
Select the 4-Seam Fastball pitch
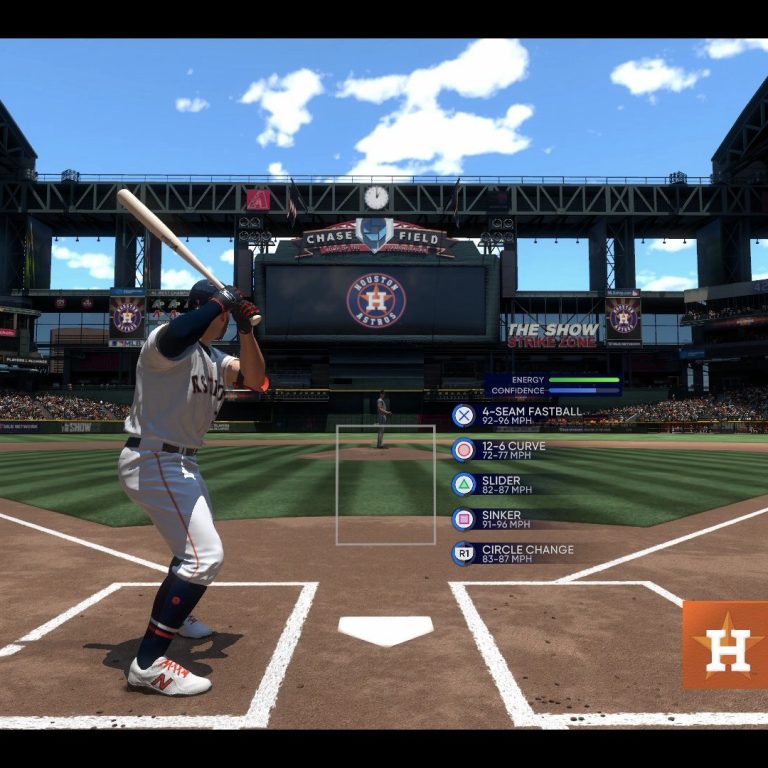coord(518,415)
